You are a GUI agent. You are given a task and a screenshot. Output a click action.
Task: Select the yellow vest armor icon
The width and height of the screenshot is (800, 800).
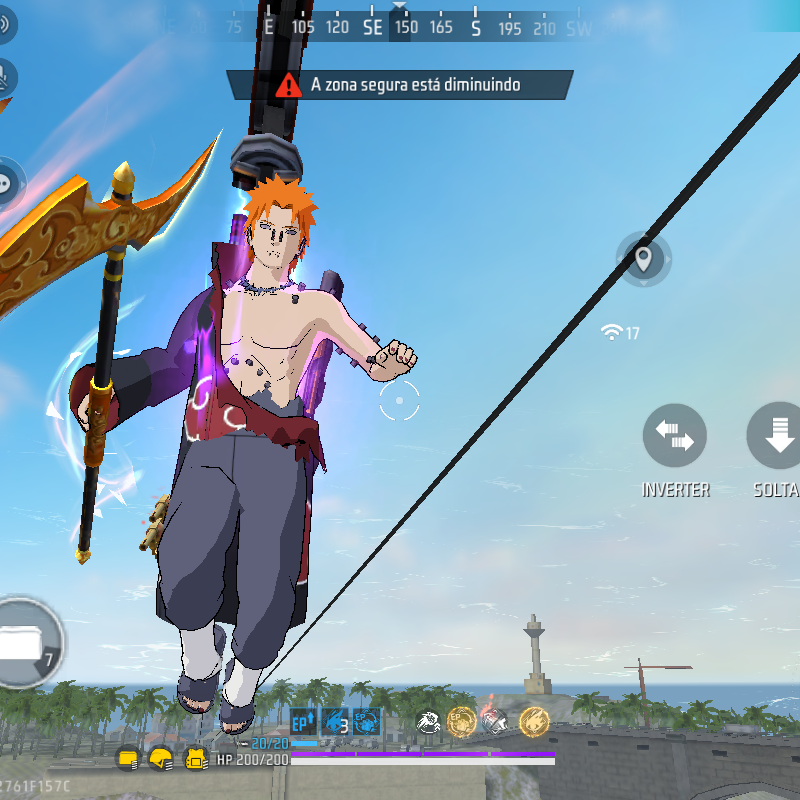196,759
